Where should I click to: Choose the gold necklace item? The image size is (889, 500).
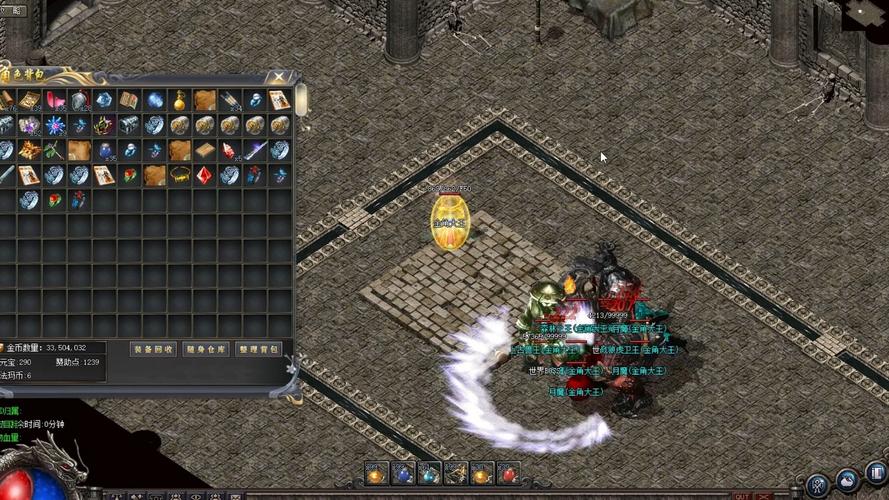tap(180, 175)
